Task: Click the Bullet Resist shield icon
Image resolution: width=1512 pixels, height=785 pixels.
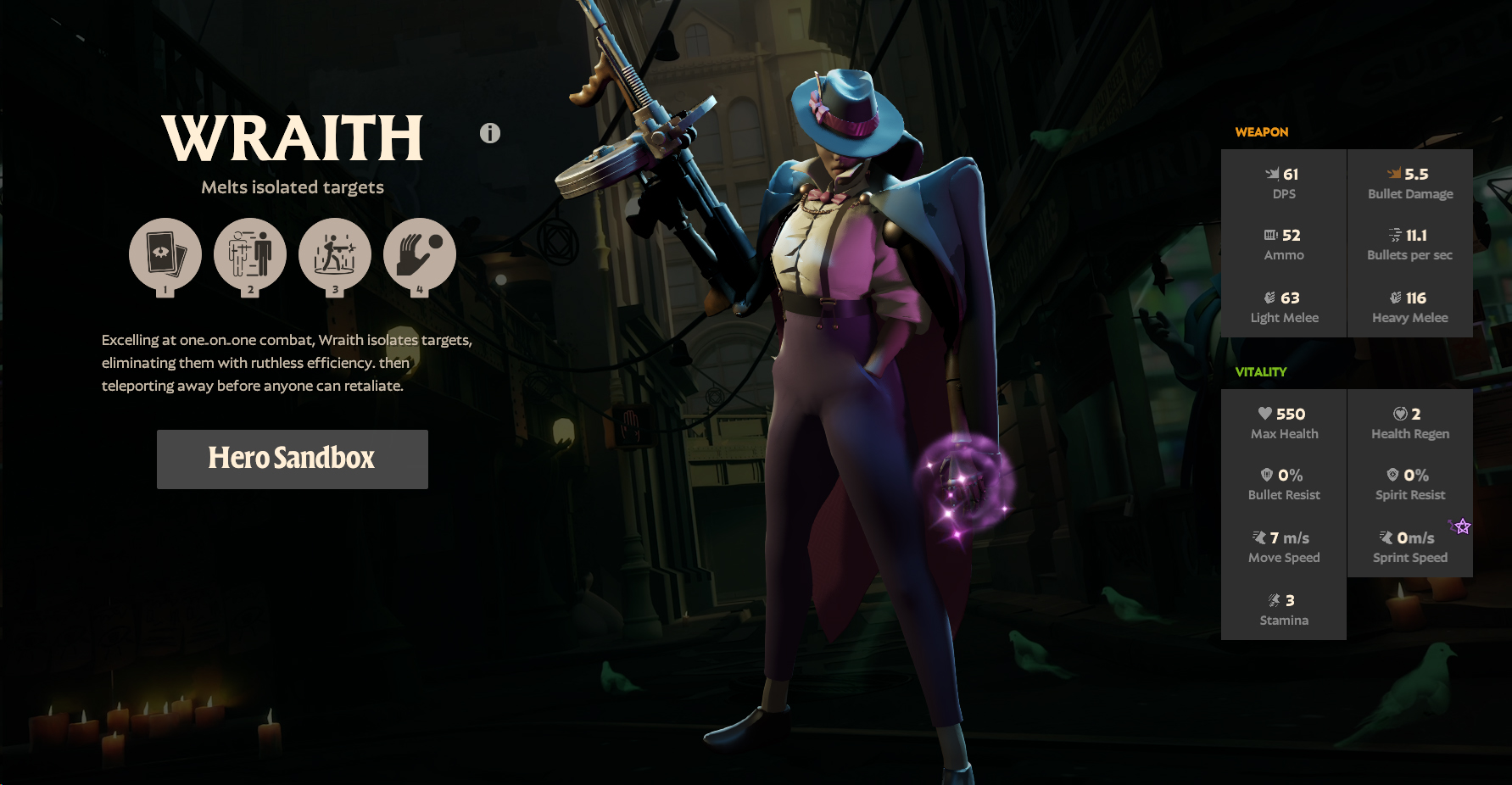Action: 1265,476
